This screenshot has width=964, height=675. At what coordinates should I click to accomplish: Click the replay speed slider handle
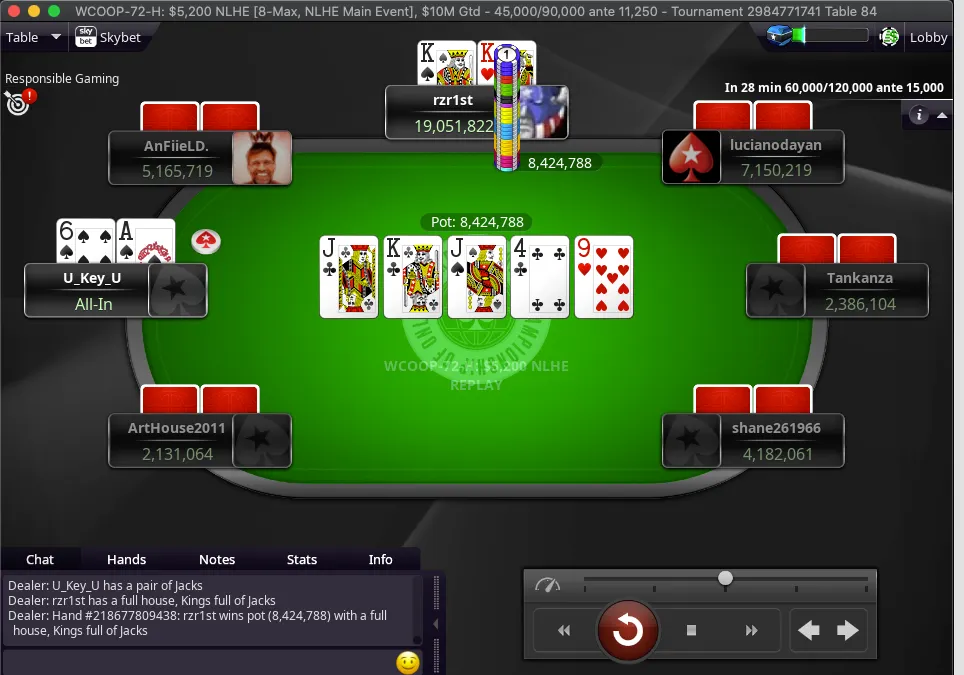coord(725,578)
